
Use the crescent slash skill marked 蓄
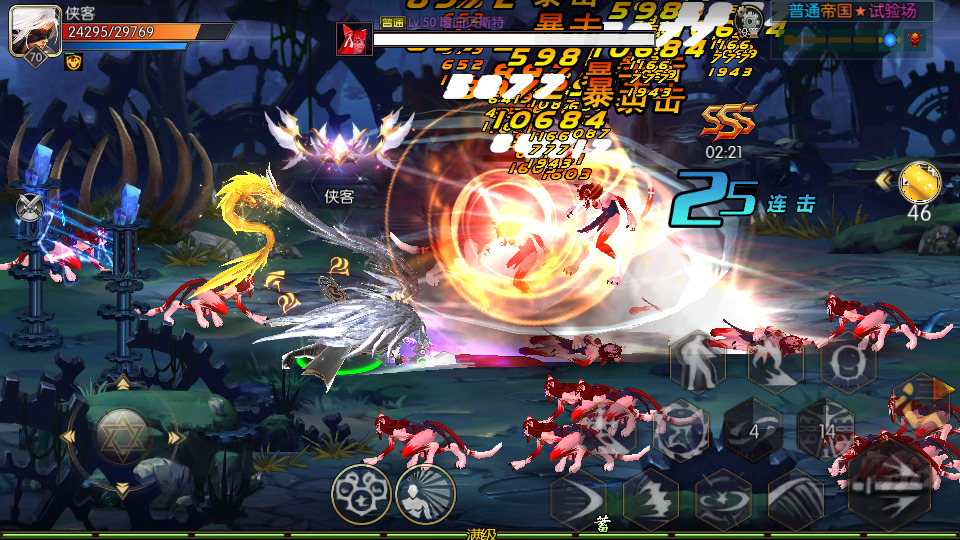tap(578, 497)
